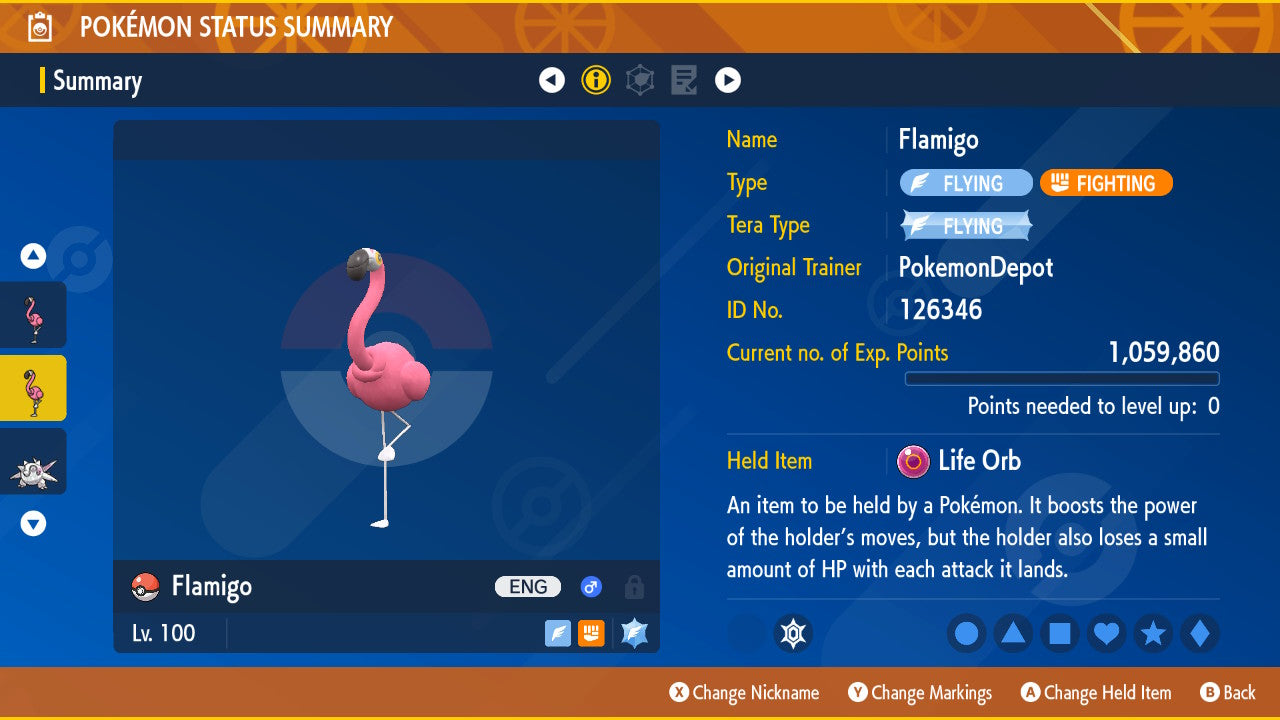Go Back from the summary screen
The height and width of the screenshot is (720, 1280).
pyautogui.click(x=1228, y=693)
